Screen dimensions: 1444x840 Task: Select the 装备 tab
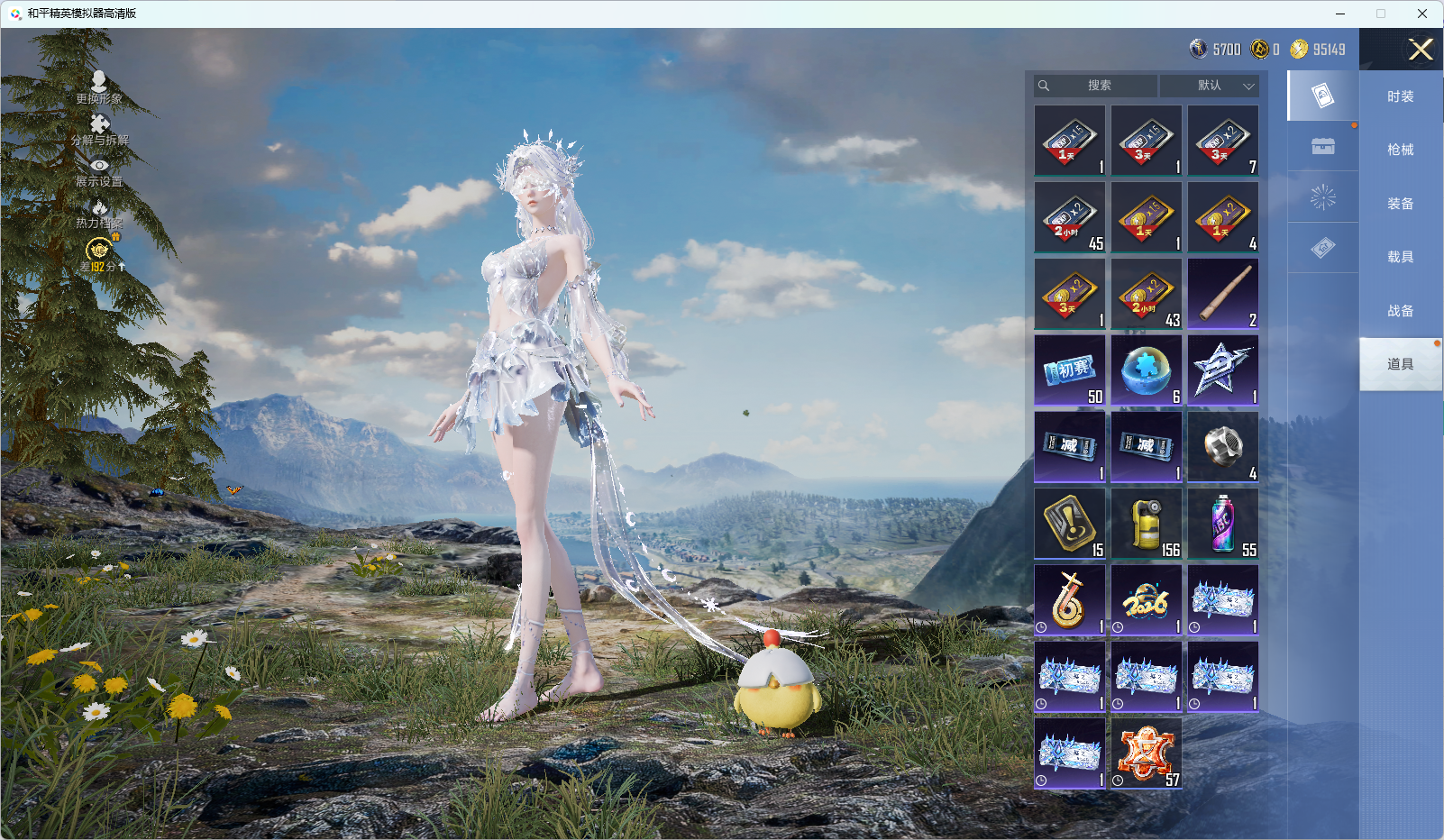point(1400,204)
